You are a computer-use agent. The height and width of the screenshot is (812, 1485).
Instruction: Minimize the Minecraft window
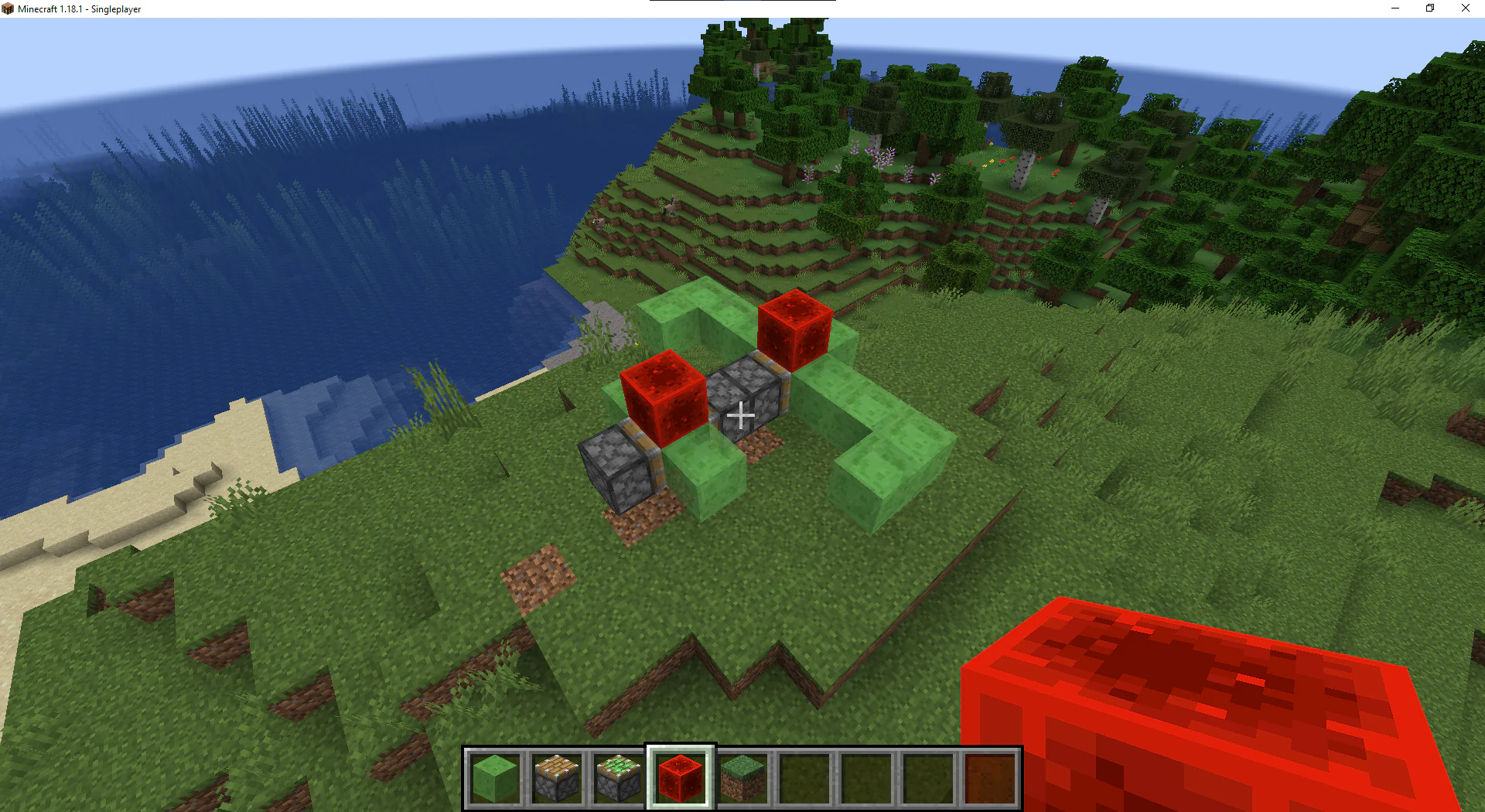click(1395, 9)
